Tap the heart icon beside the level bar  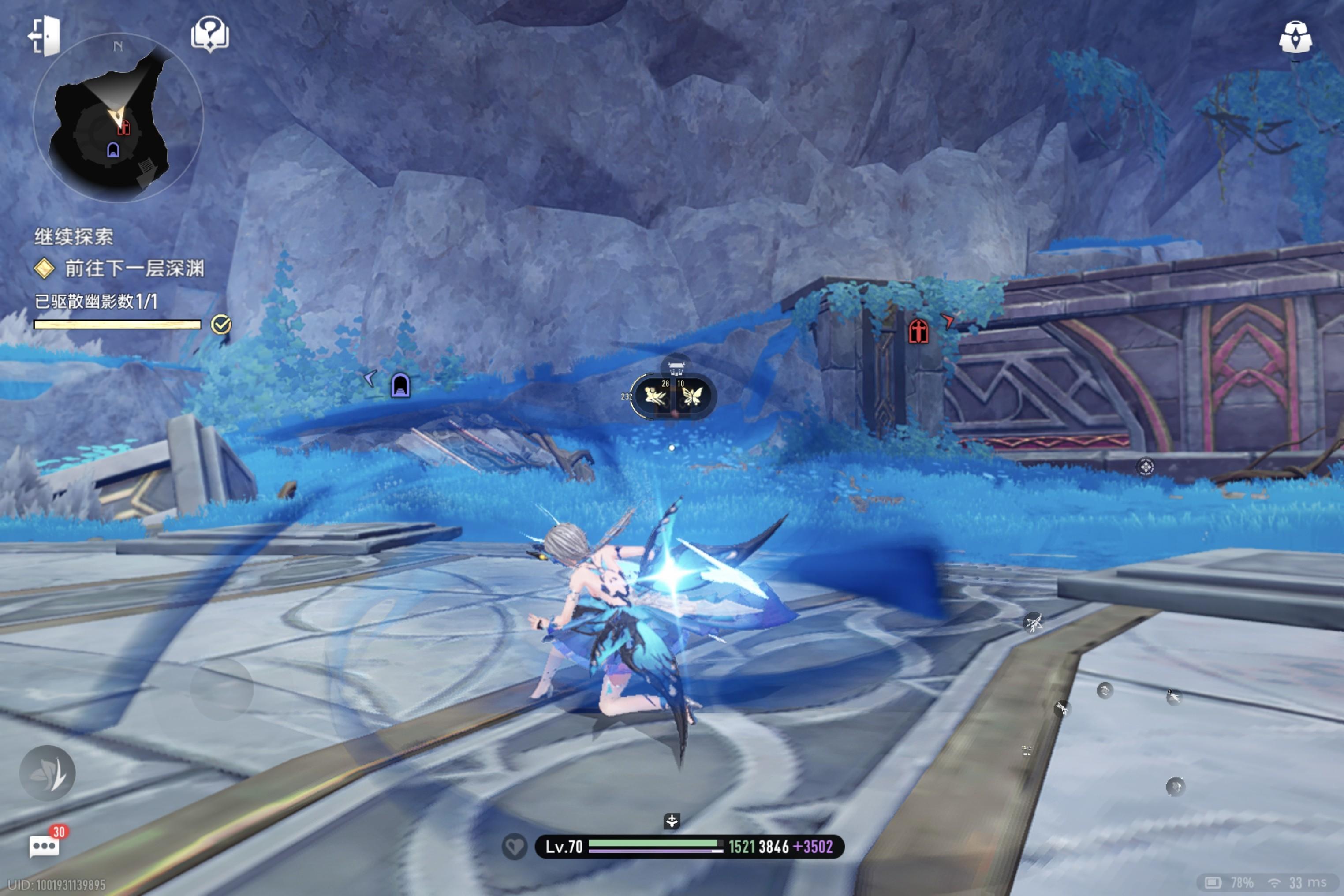pyautogui.click(x=514, y=846)
